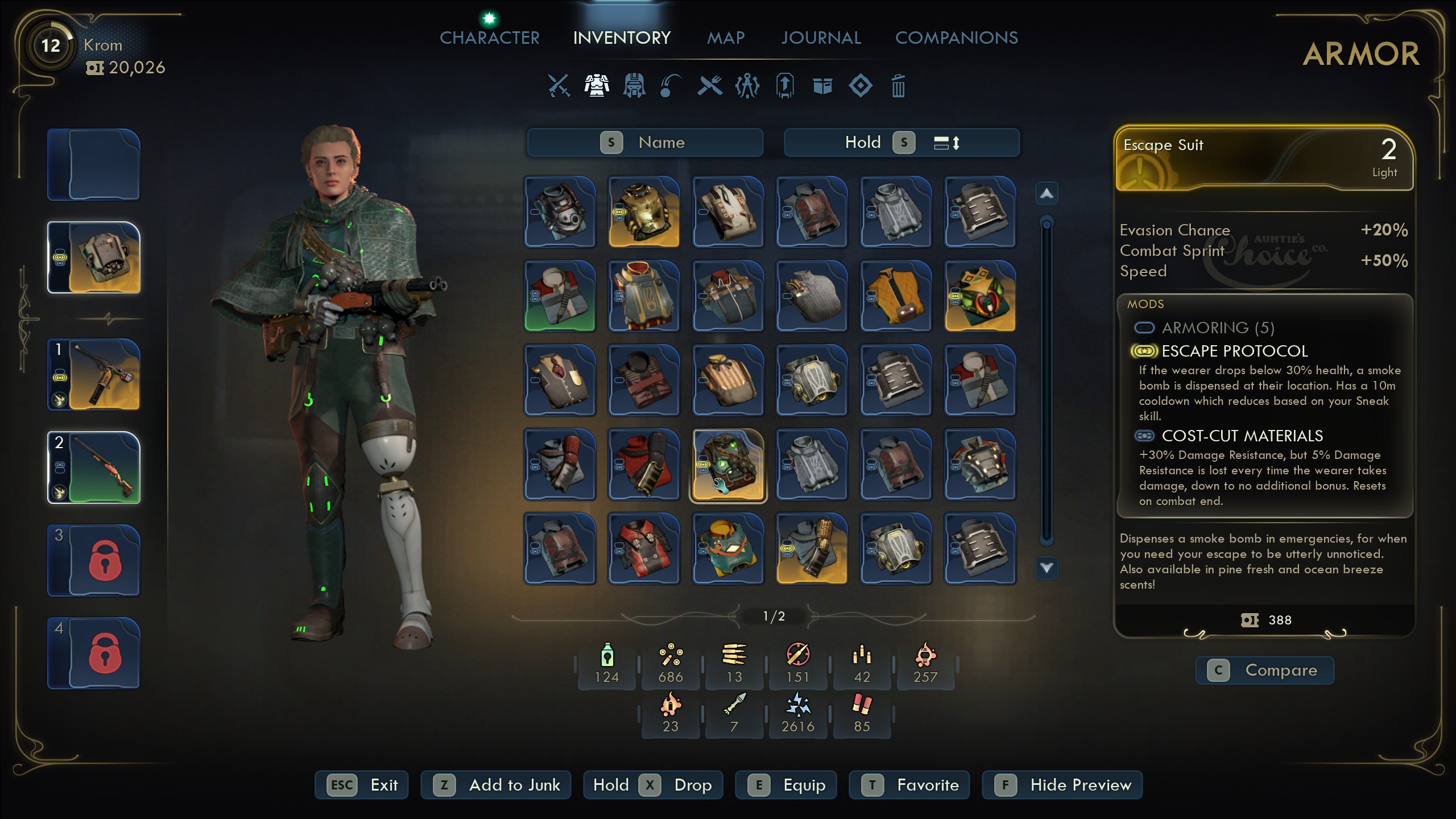
Task: Click the Compare button
Action: pos(1265,670)
